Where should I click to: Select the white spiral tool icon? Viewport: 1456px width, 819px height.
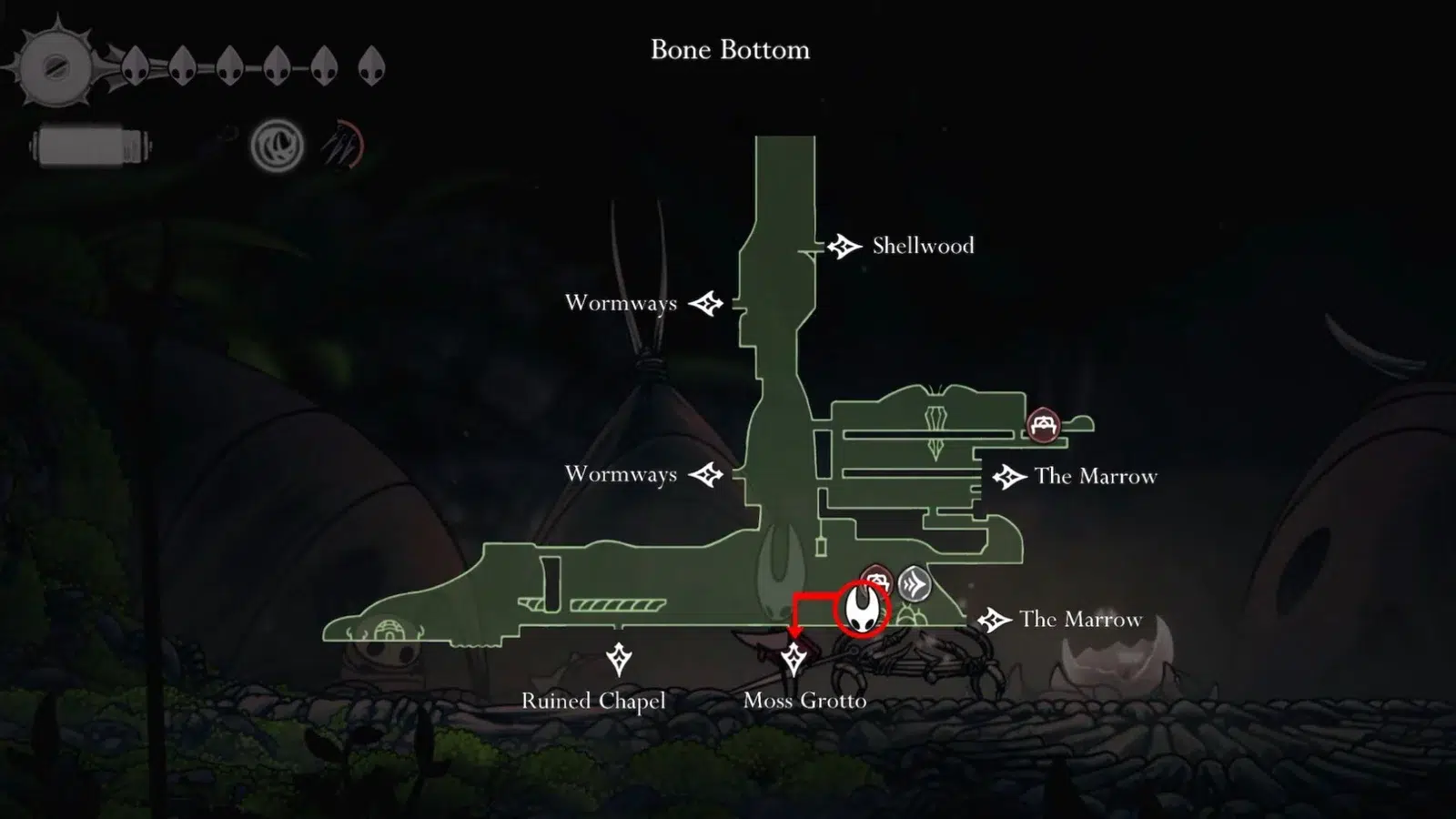point(277,146)
